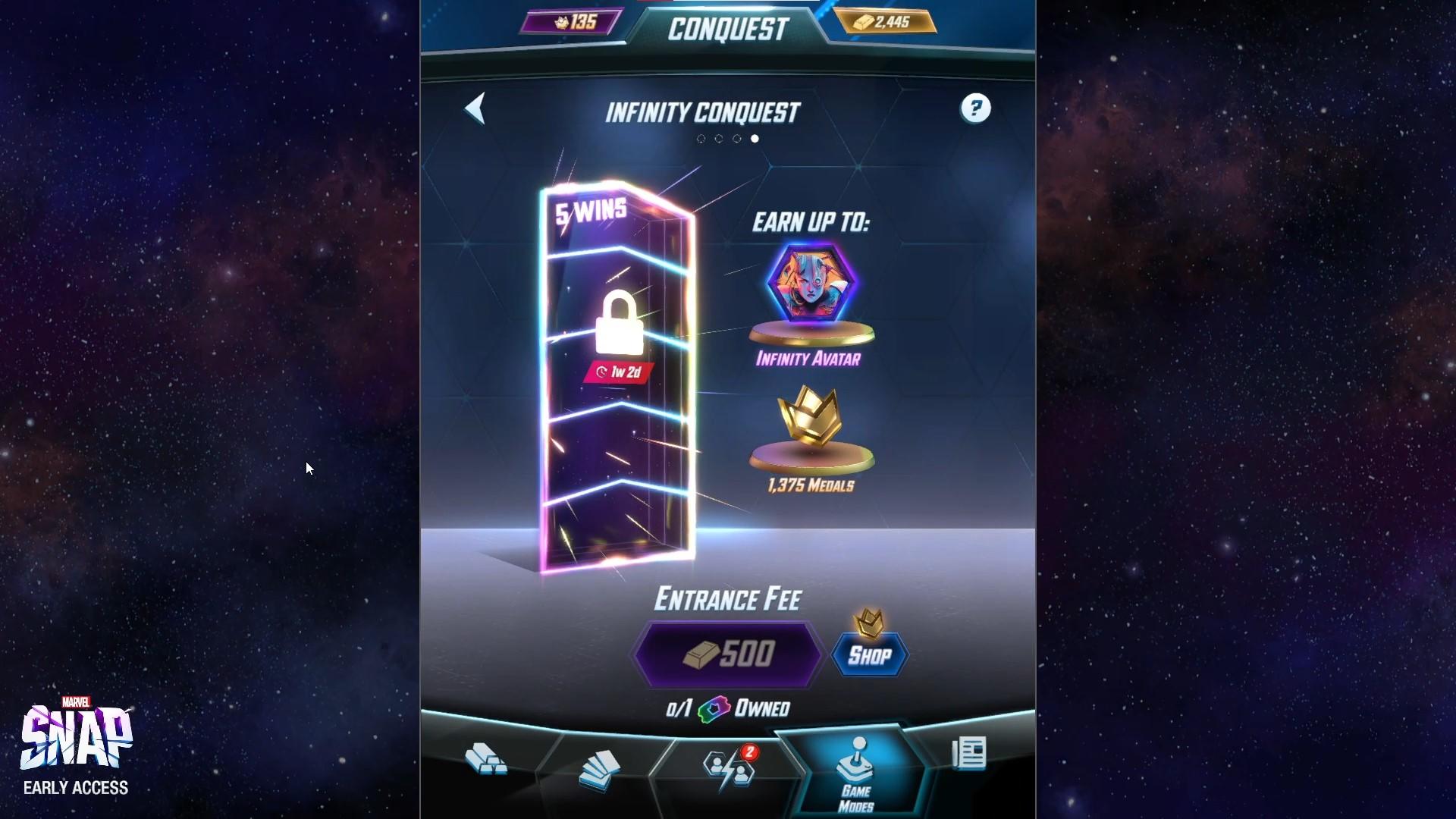Click the 5 Wins locked ticket
Image resolution: width=1456 pixels, height=819 pixels.
618,372
